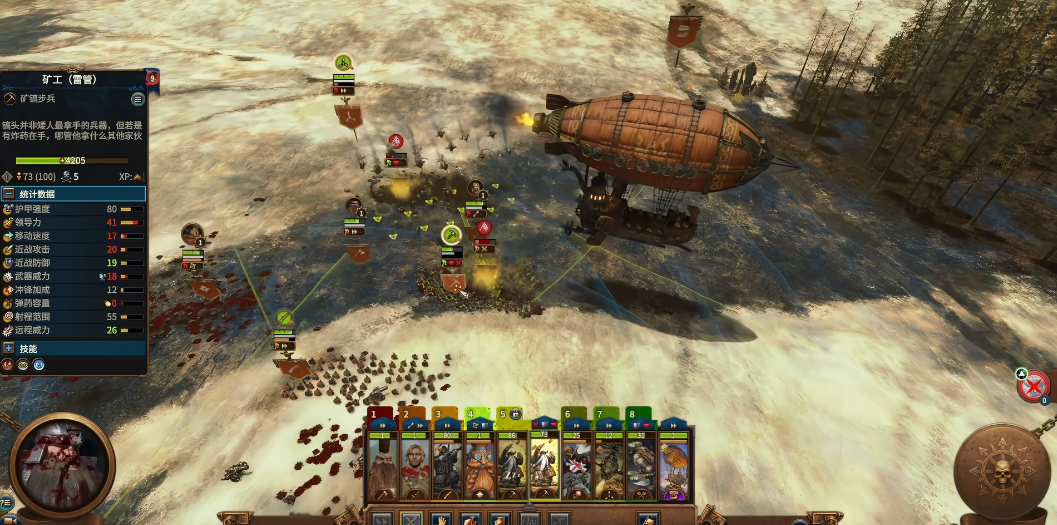The width and height of the screenshot is (1057, 525).
Task: Select the miner unit banner with yellow-green ring
Action: [451, 235]
